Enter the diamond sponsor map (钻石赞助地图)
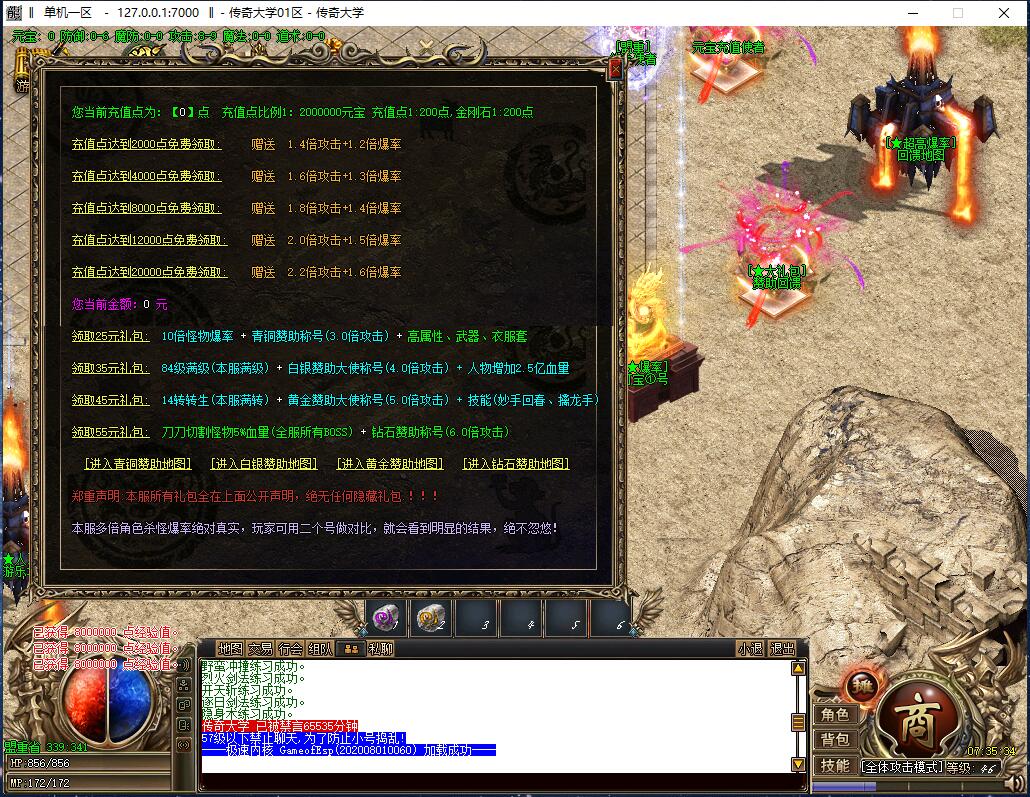The image size is (1030, 797). pos(516,464)
